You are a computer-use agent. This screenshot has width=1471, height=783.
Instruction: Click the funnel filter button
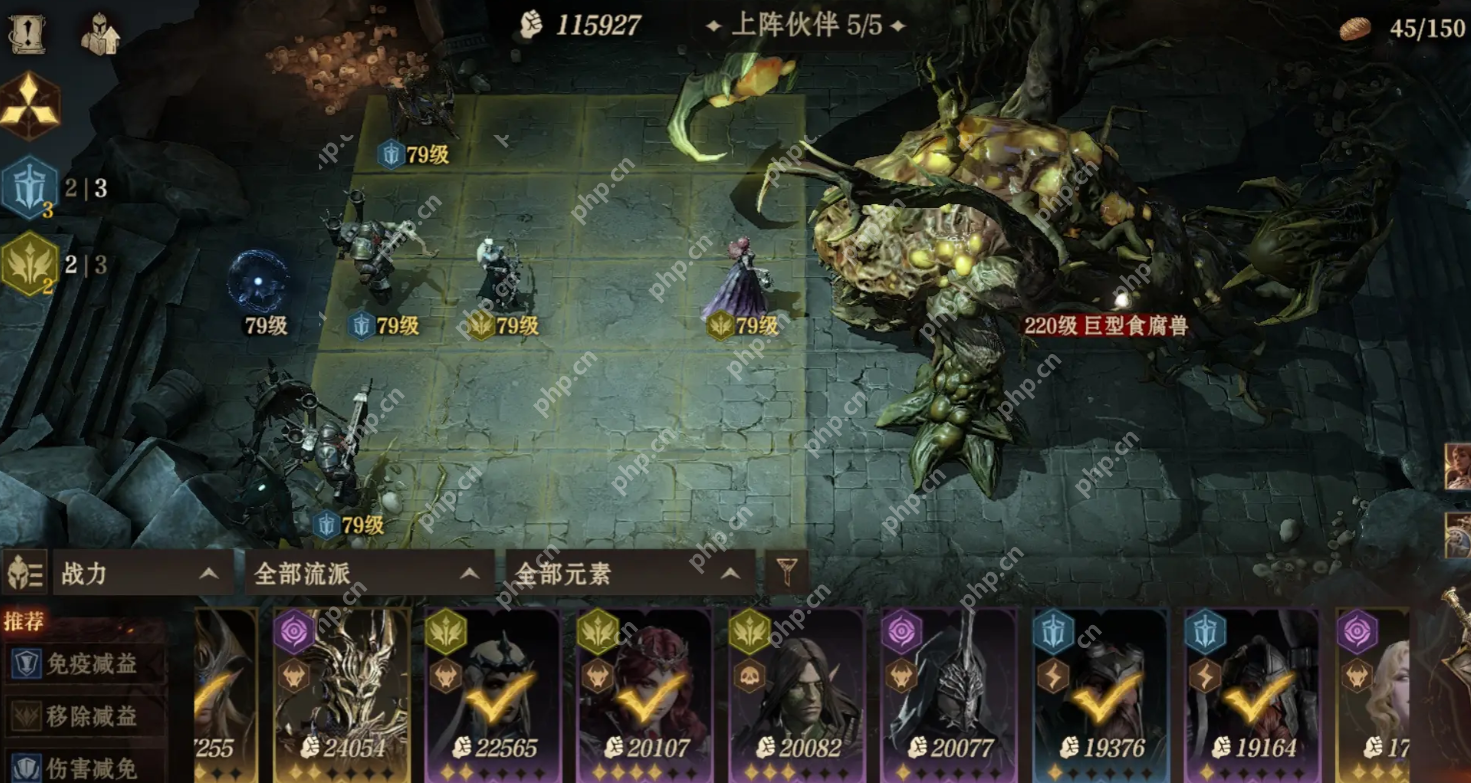[x=787, y=573]
